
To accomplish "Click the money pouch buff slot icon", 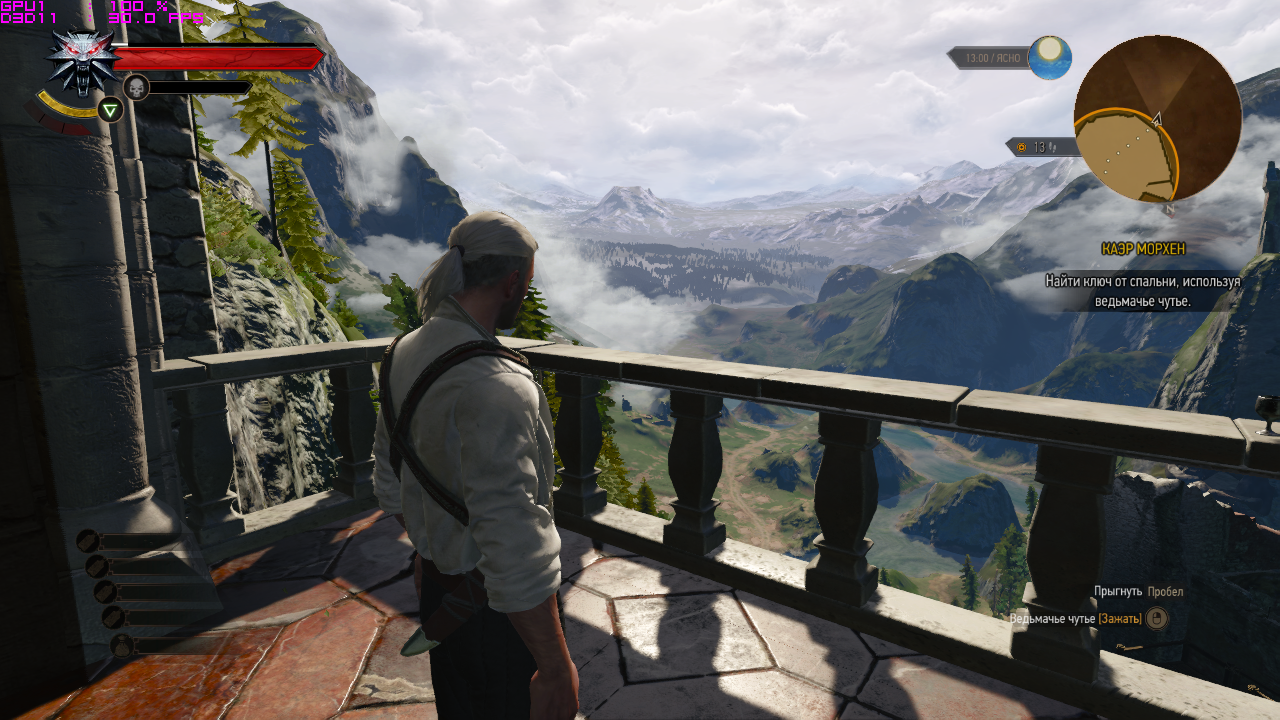I will coord(121,644).
